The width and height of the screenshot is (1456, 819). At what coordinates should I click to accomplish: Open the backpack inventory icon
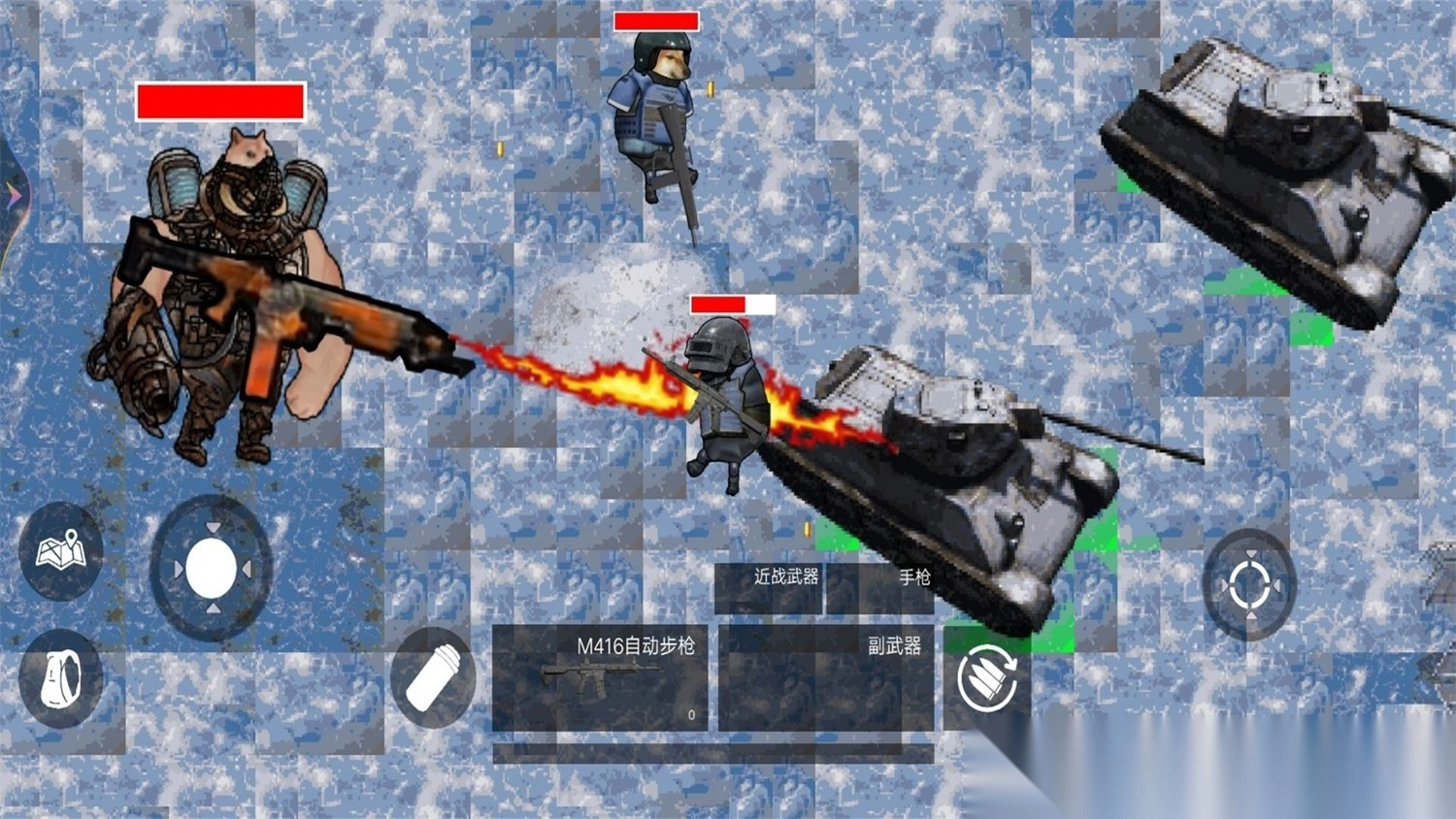58,679
